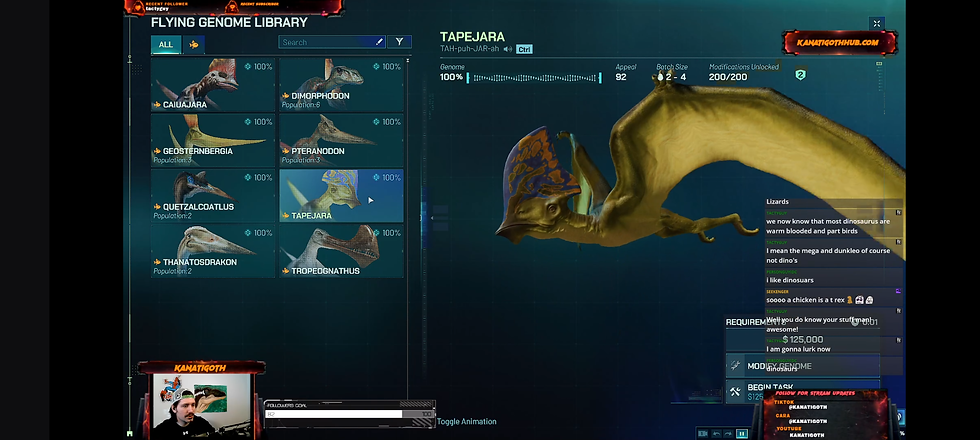The image size is (980, 440).
Task: Click the camera icon in bottom toolbar
Action: tap(703, 434)
